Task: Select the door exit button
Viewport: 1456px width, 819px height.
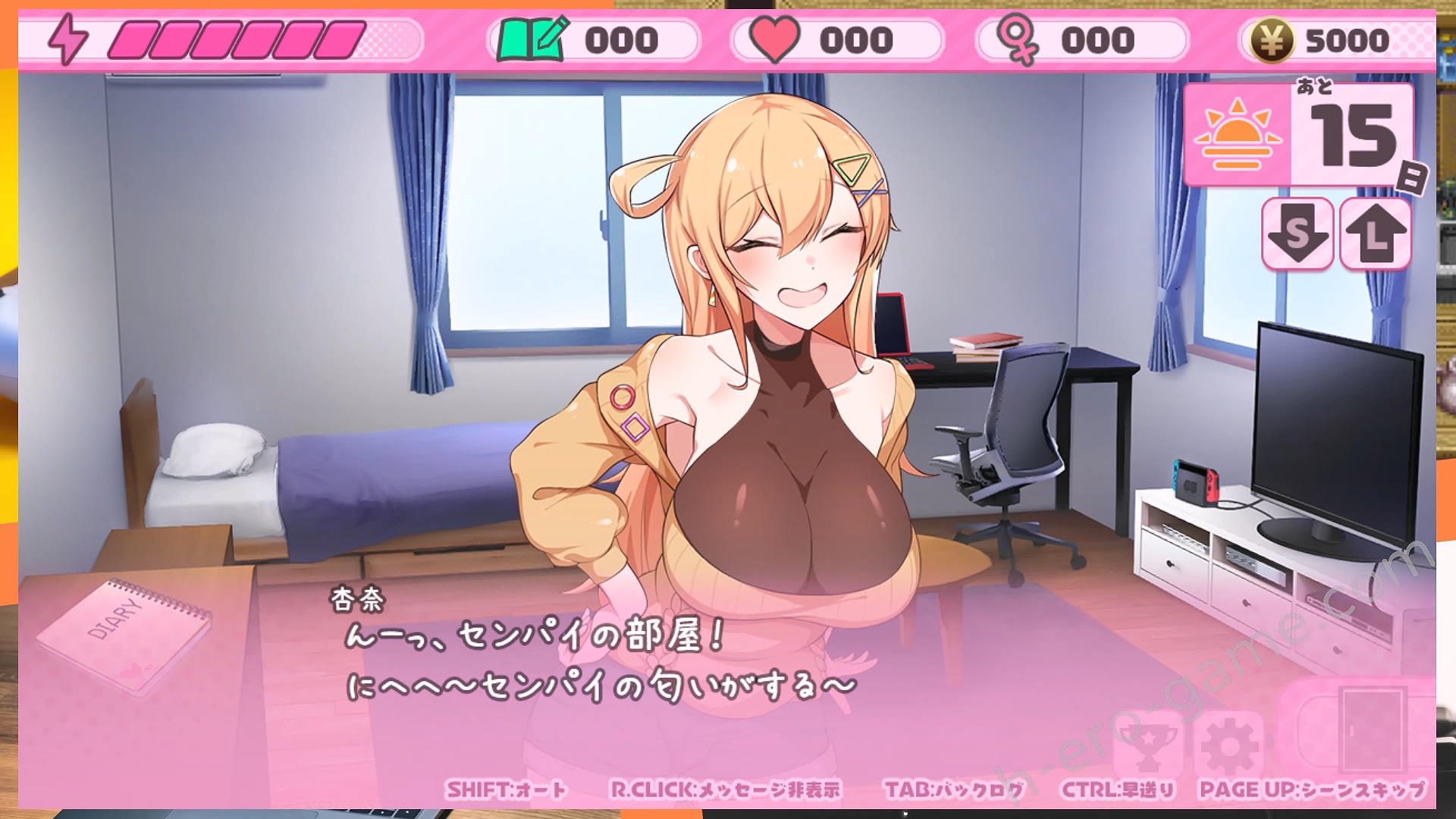Action: point(1371,731)
